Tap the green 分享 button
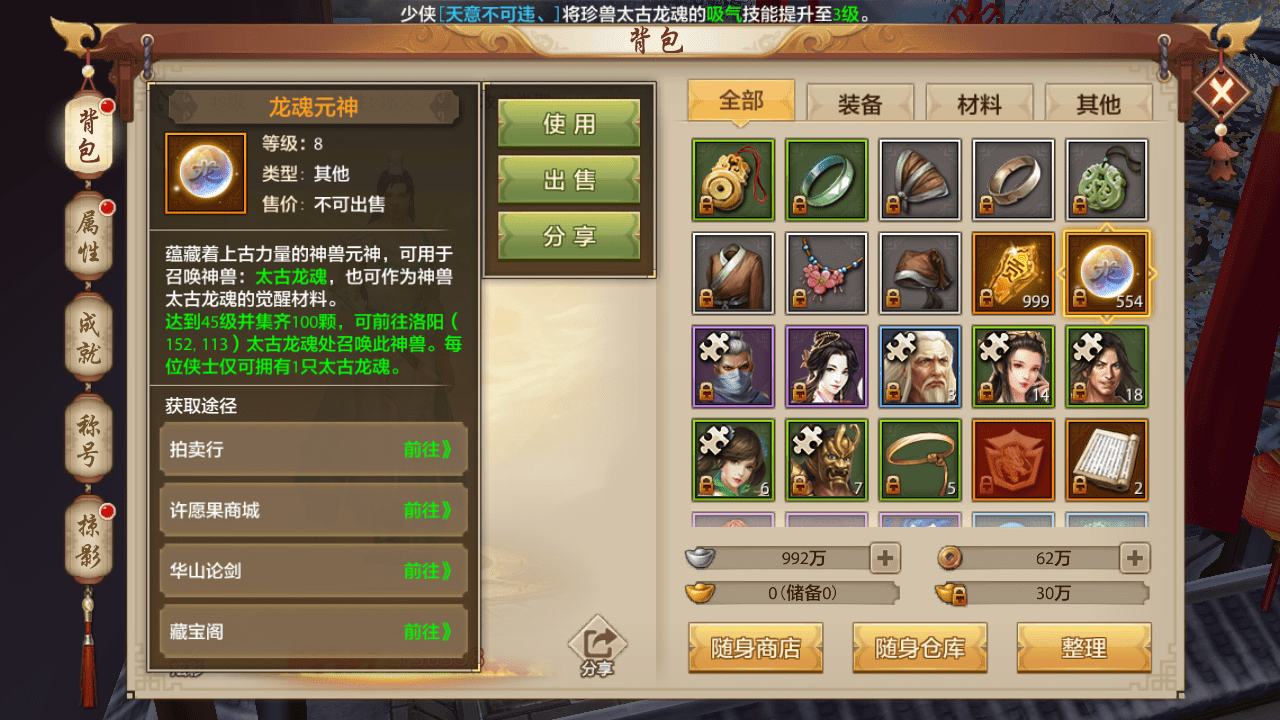The height and width of the screenshot is (720, 1280). pyautogui.click(x=569, y=236)
